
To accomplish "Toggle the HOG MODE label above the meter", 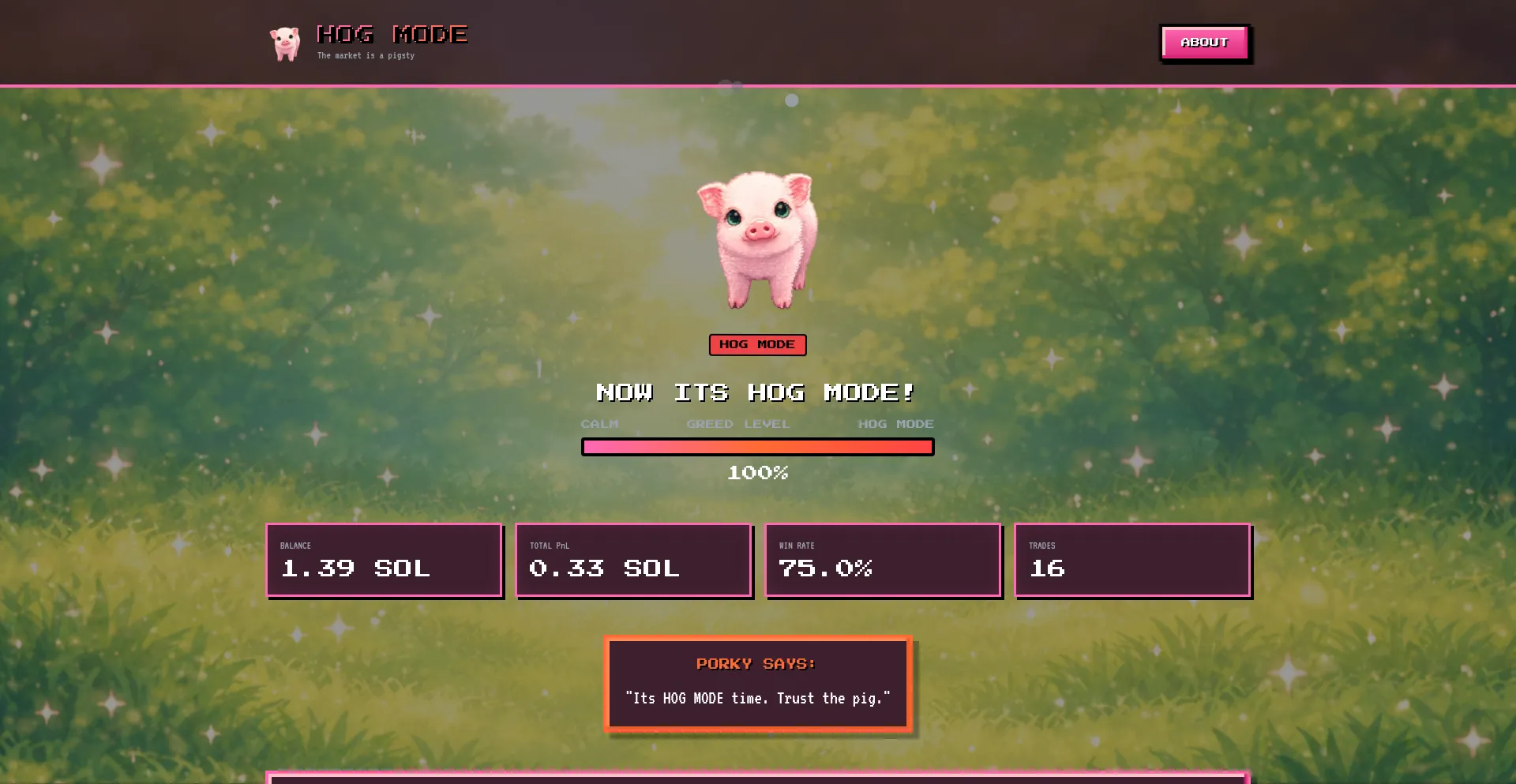I will 895,424.
